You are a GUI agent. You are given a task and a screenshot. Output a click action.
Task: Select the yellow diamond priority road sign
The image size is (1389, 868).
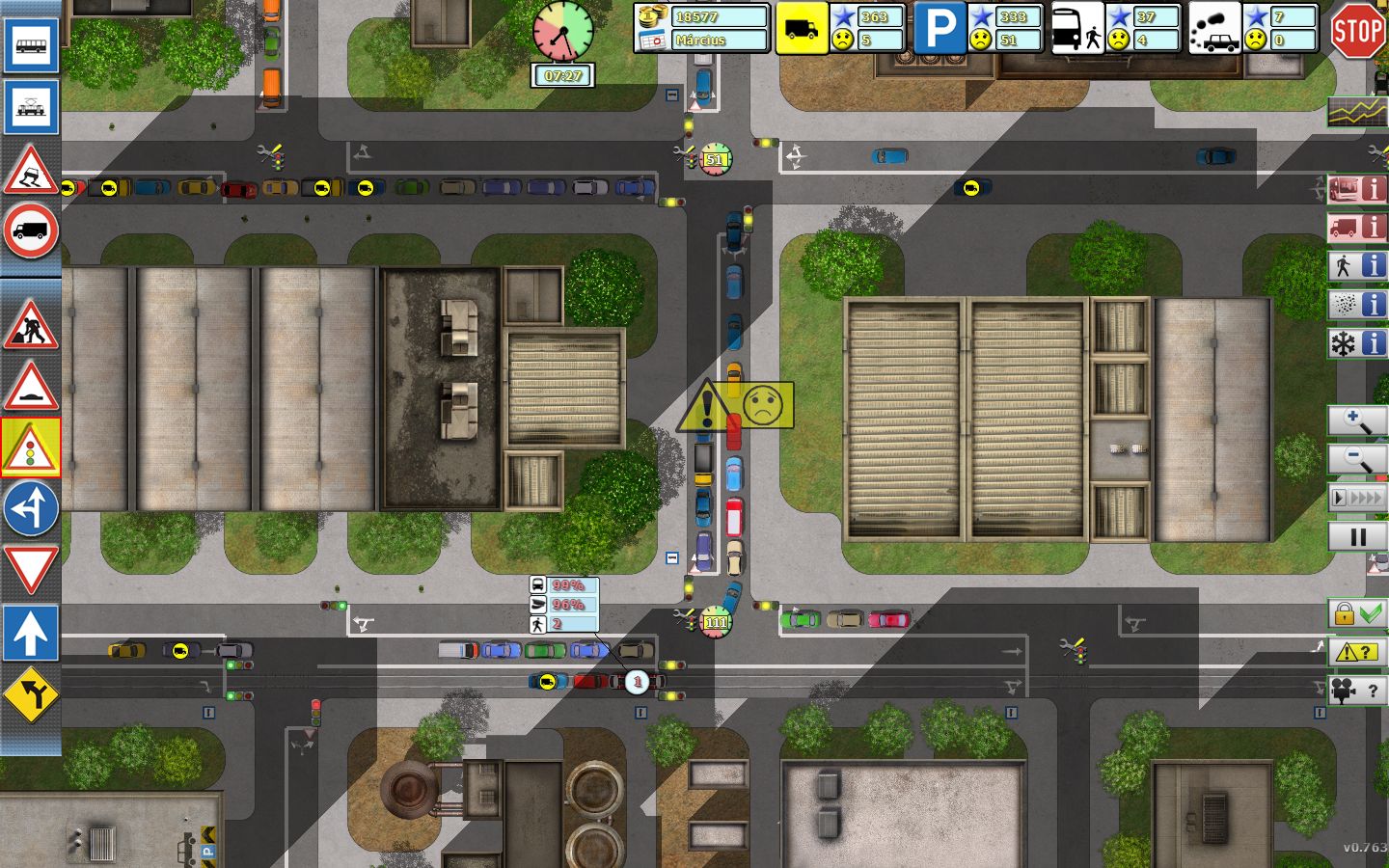tap(31, 694)
